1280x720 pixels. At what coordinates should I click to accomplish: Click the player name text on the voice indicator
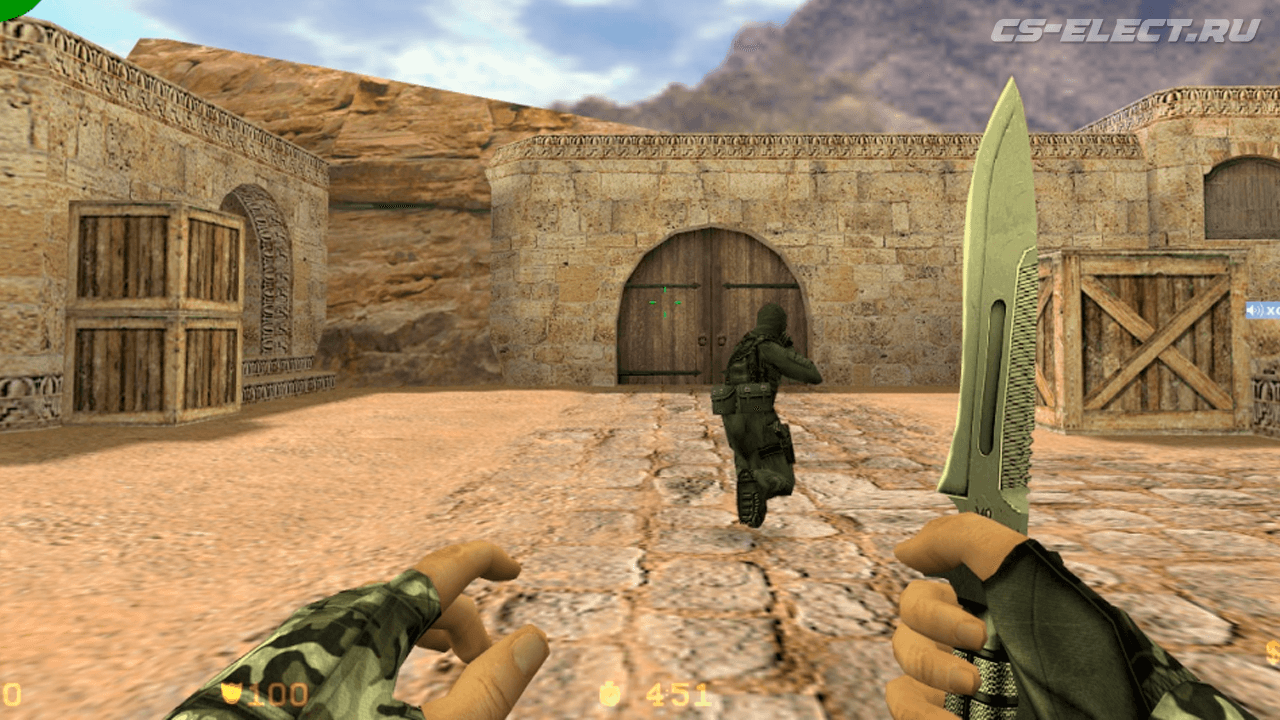pyautogui.click(x=1276, y=311)
